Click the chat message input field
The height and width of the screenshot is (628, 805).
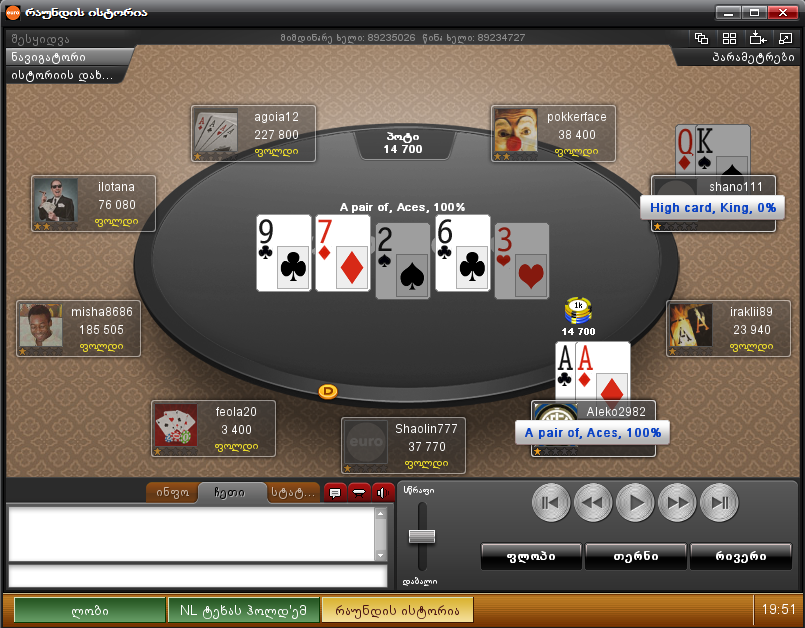[197, 575]
